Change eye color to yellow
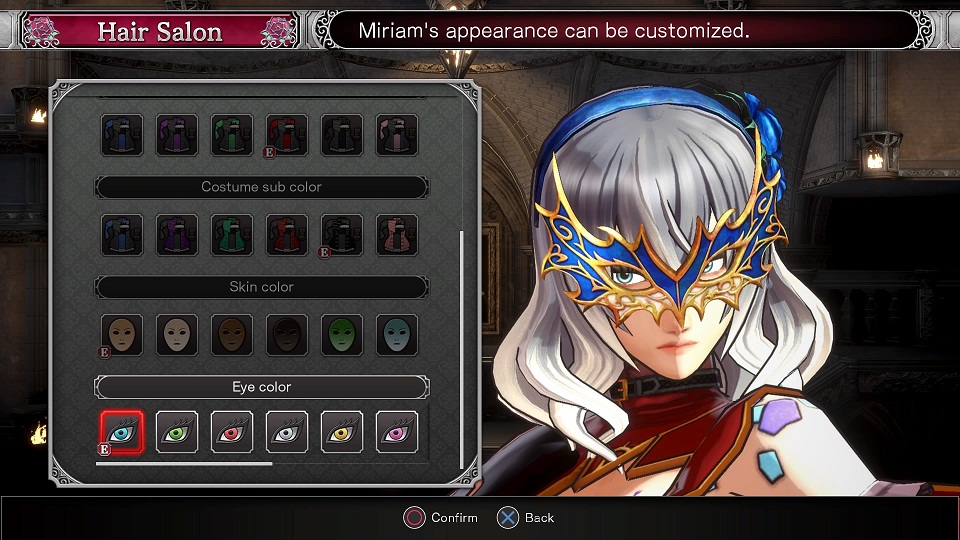The width and height of the screenshot is (960, 540). point(342,431)
